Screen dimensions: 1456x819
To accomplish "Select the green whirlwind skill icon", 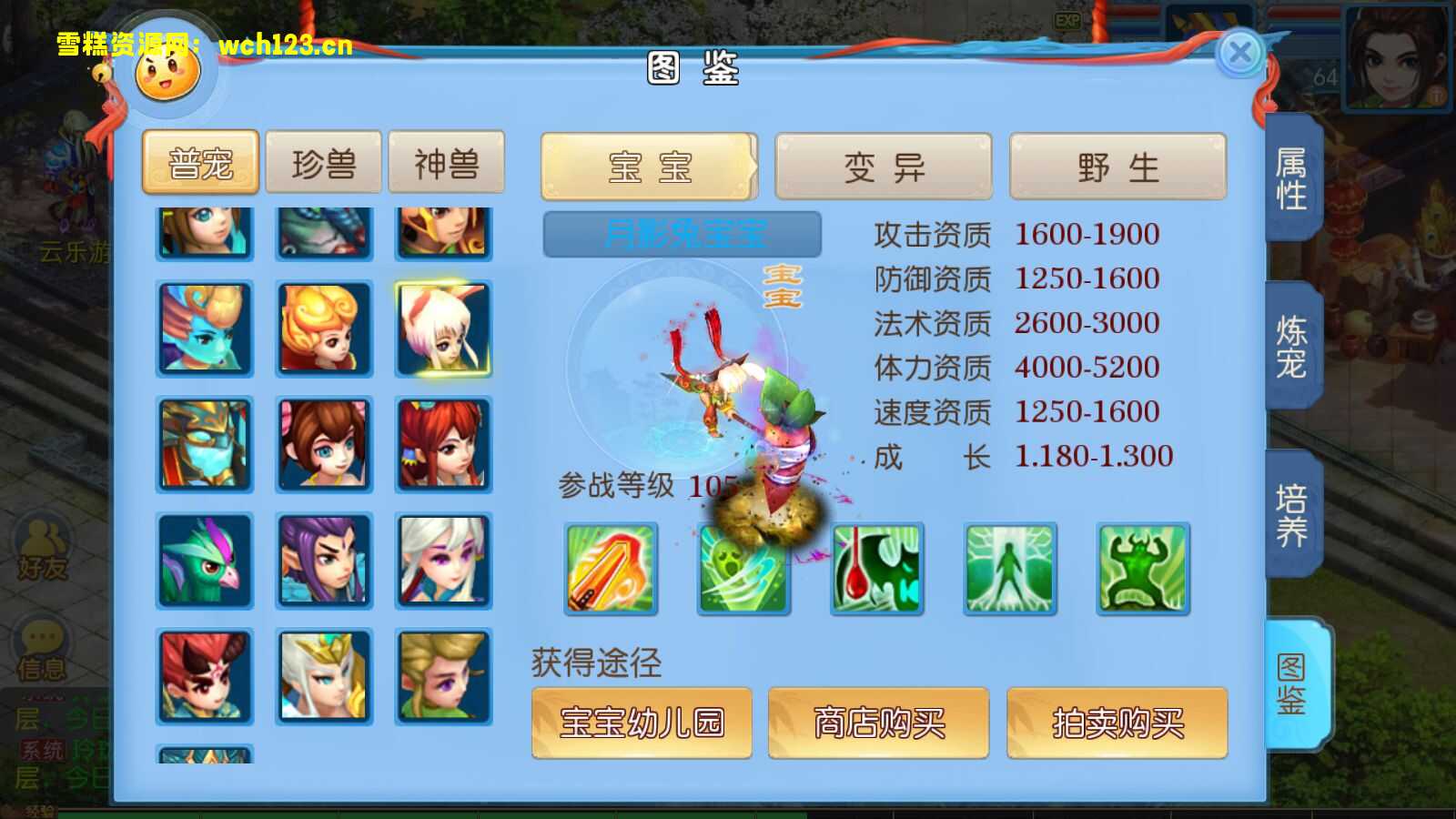I will pyautogui.click(x=743, y=569).
